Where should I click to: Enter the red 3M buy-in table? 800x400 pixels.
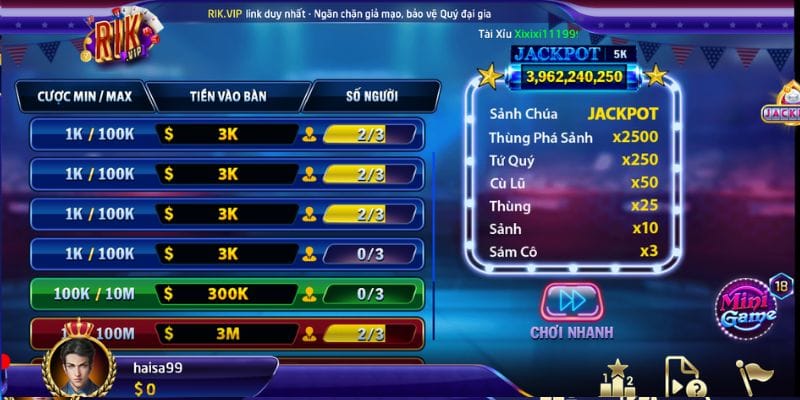pyautogui.click(x=228, y=333)
